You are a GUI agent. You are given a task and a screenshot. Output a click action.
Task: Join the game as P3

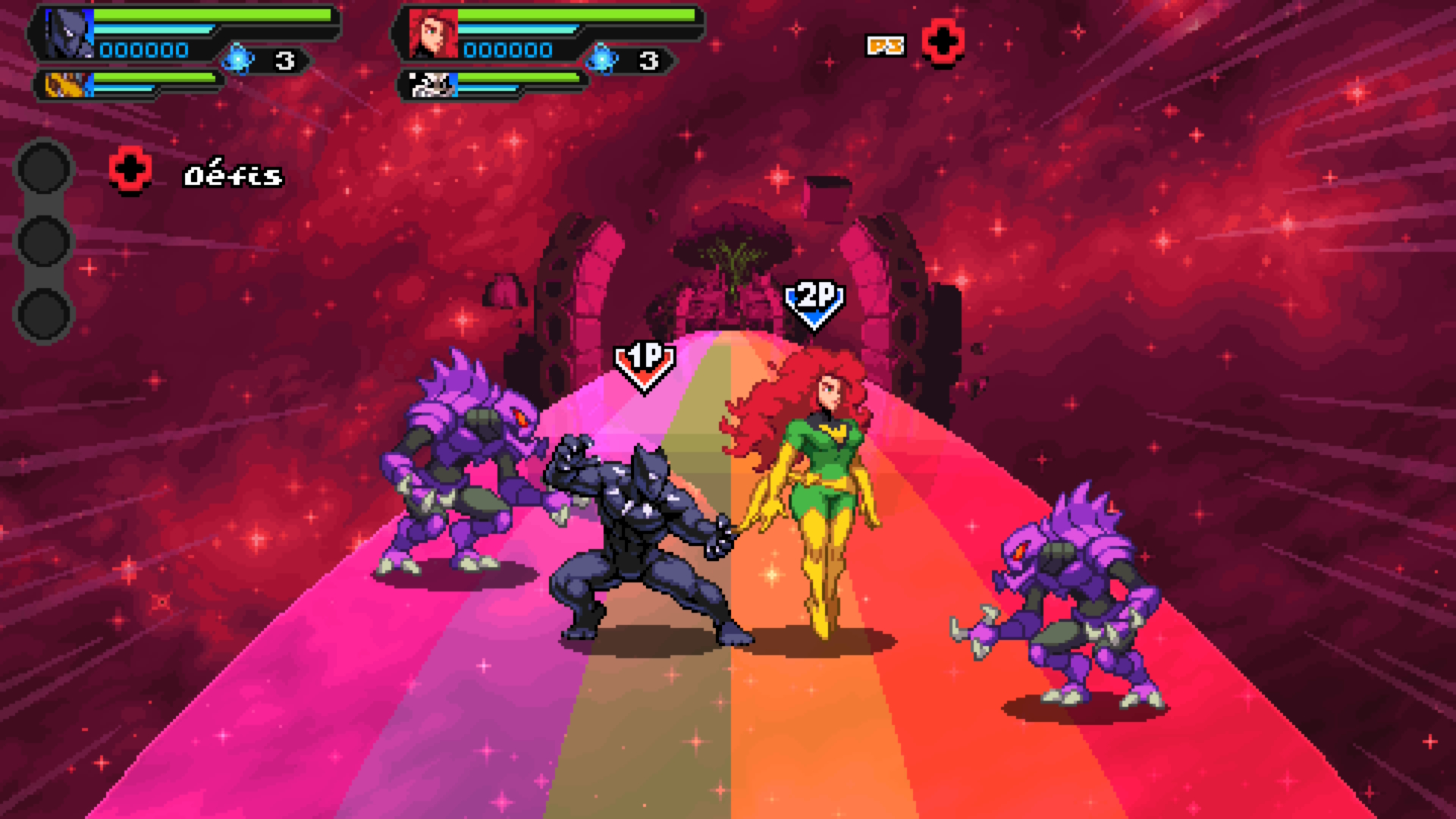click(943, 43)
